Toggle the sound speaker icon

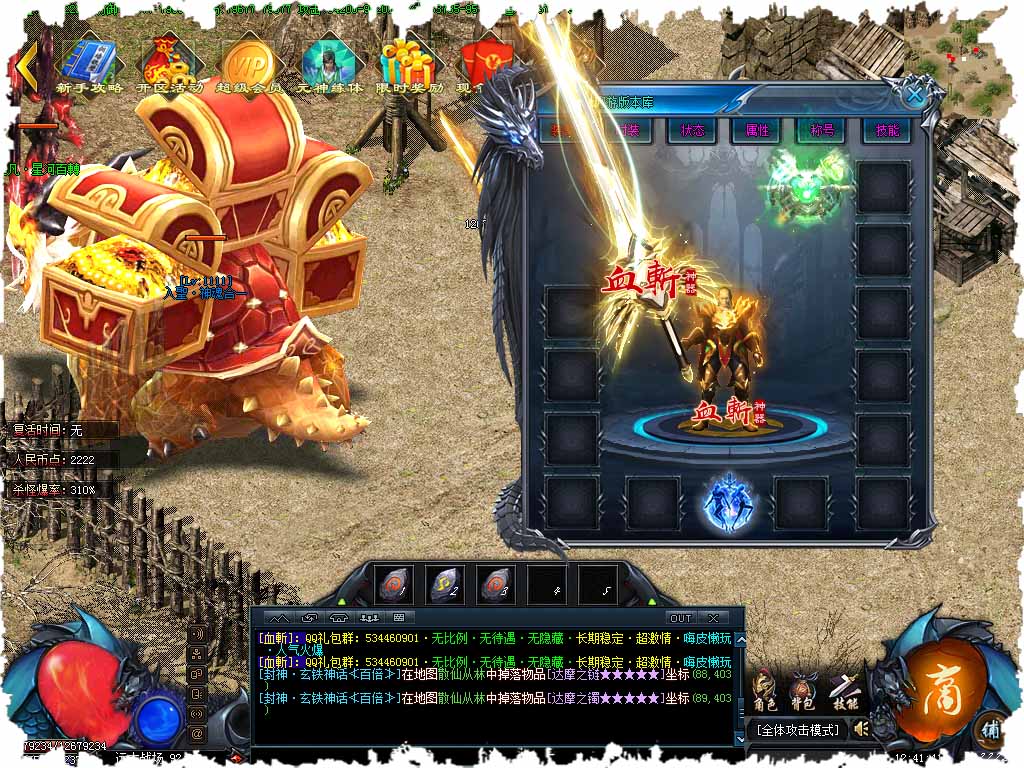pyautogui.click(x=859, y=730)
